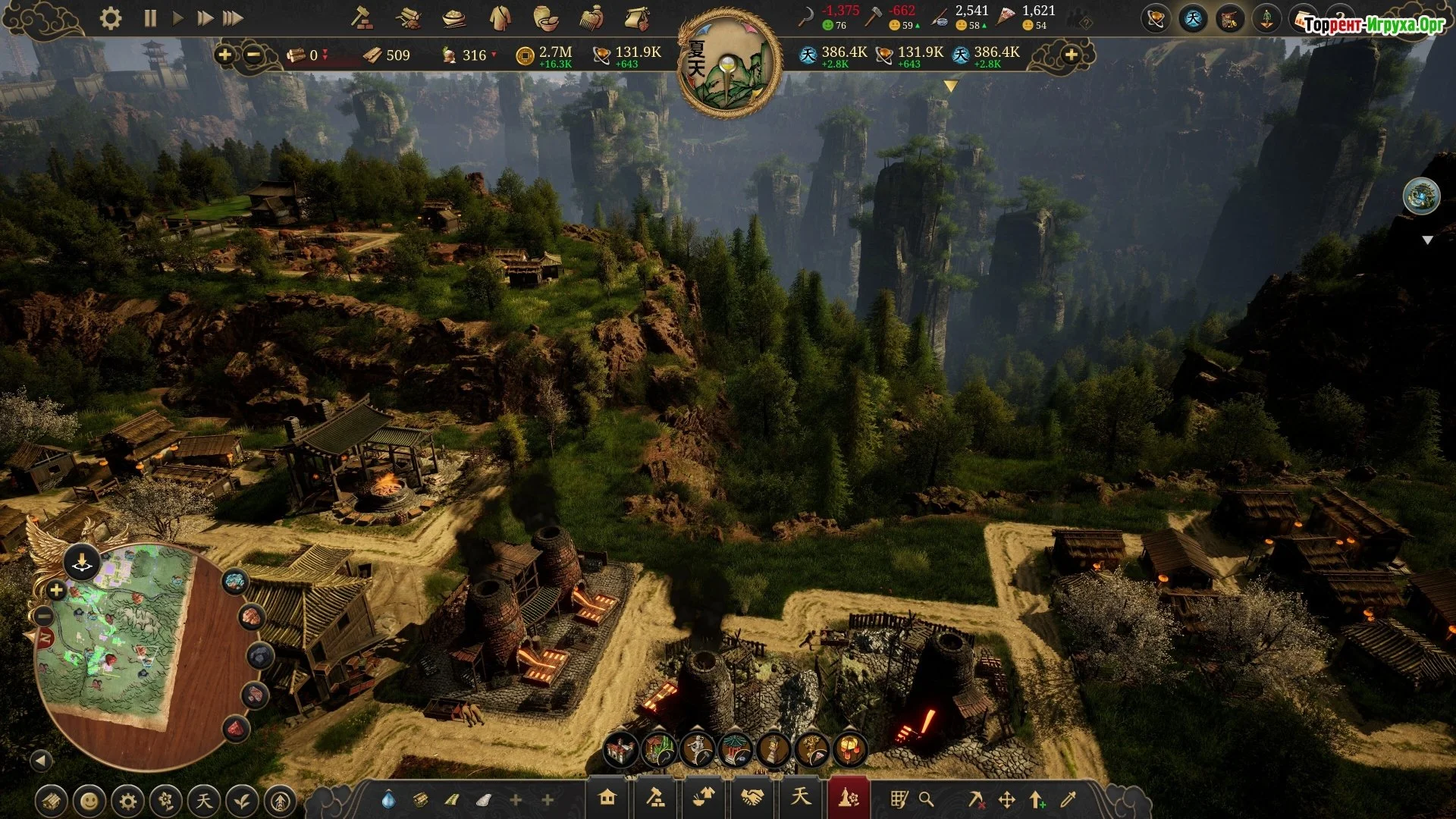The height and width of the screenshot is (819, 1456).
Task: Expand the resource bar with right plus button
Action: tap(1071, 55)
